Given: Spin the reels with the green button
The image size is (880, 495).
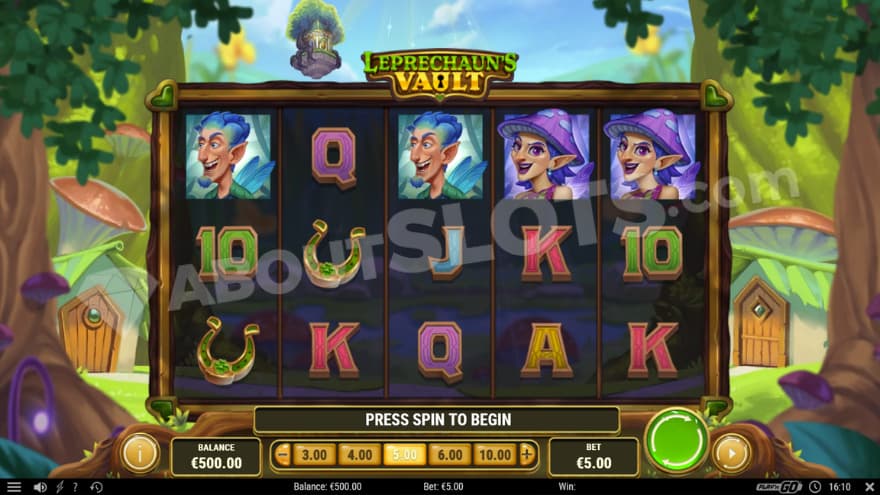Looking at the screenshot, I should pos(676,438).
